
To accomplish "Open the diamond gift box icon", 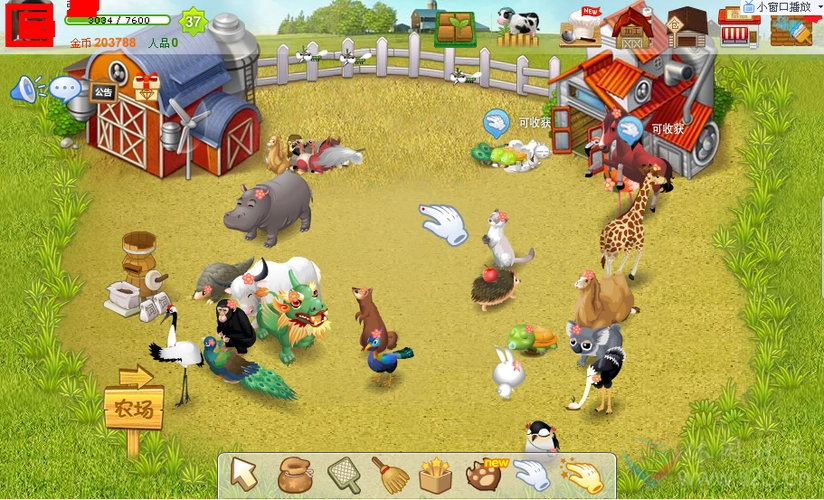I will pyautogui.click(x=146, y=89).
